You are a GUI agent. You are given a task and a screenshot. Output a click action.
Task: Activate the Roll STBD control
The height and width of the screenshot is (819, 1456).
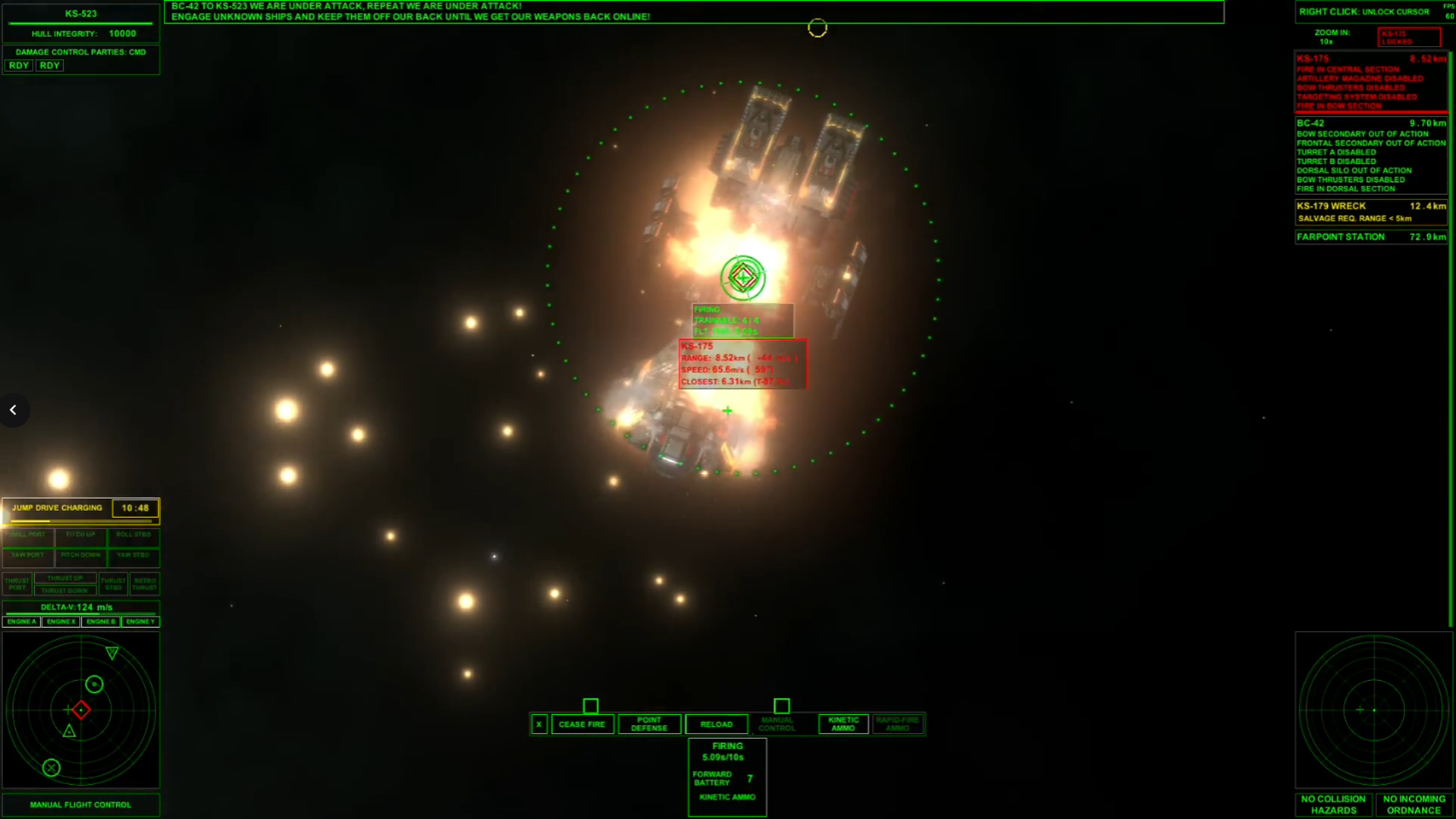(133, 534)
